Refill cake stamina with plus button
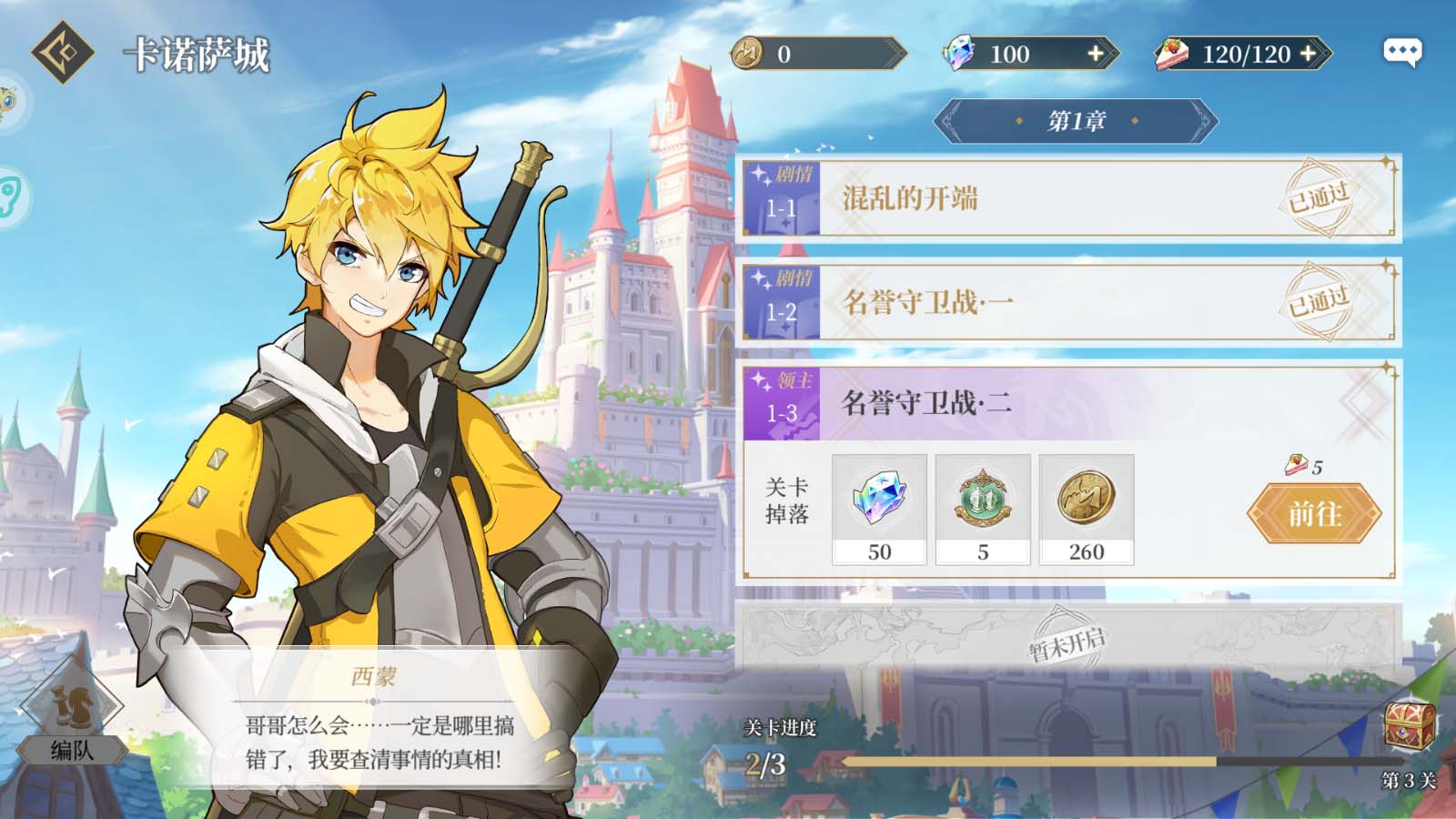Viewport: 1456px width, 819px height. pos(1309,54)
